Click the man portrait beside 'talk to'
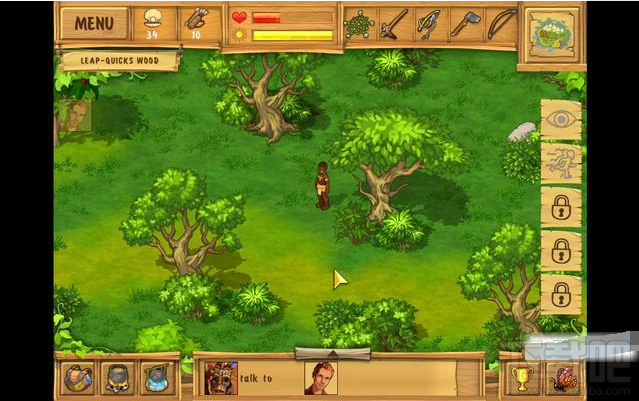This screenshot has width=639, height=401. point(320,377)
